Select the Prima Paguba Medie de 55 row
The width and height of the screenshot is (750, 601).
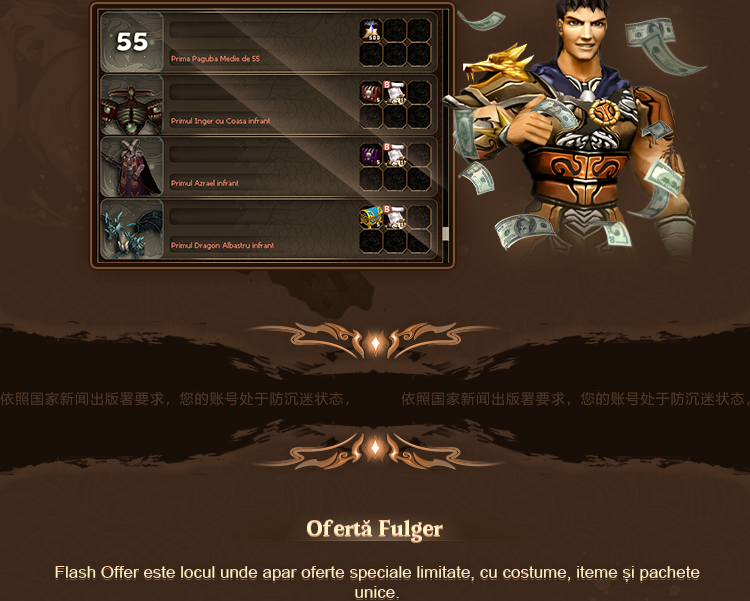[x=262, y=42]
